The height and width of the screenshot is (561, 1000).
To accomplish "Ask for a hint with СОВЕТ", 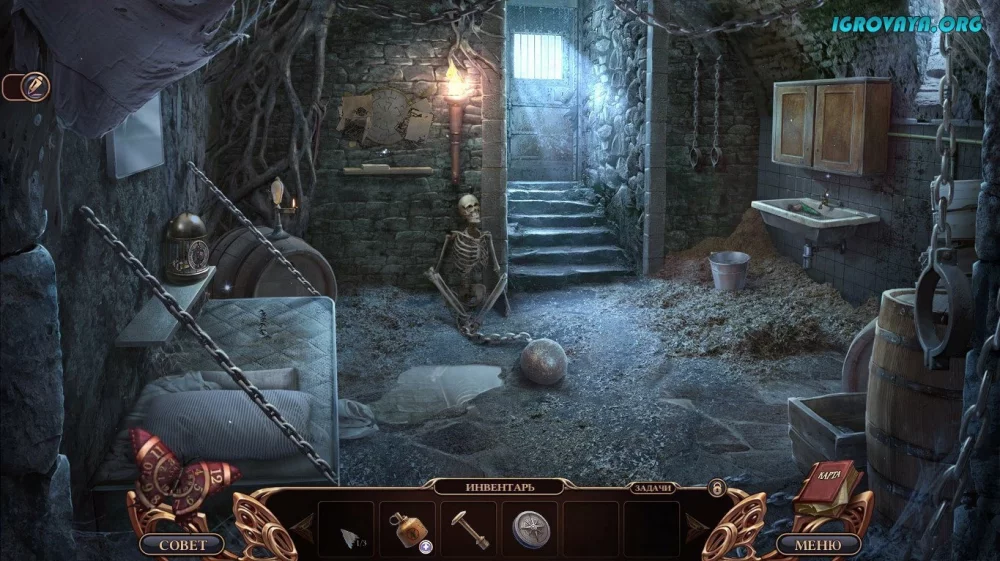I will click(x=183, y=545).
